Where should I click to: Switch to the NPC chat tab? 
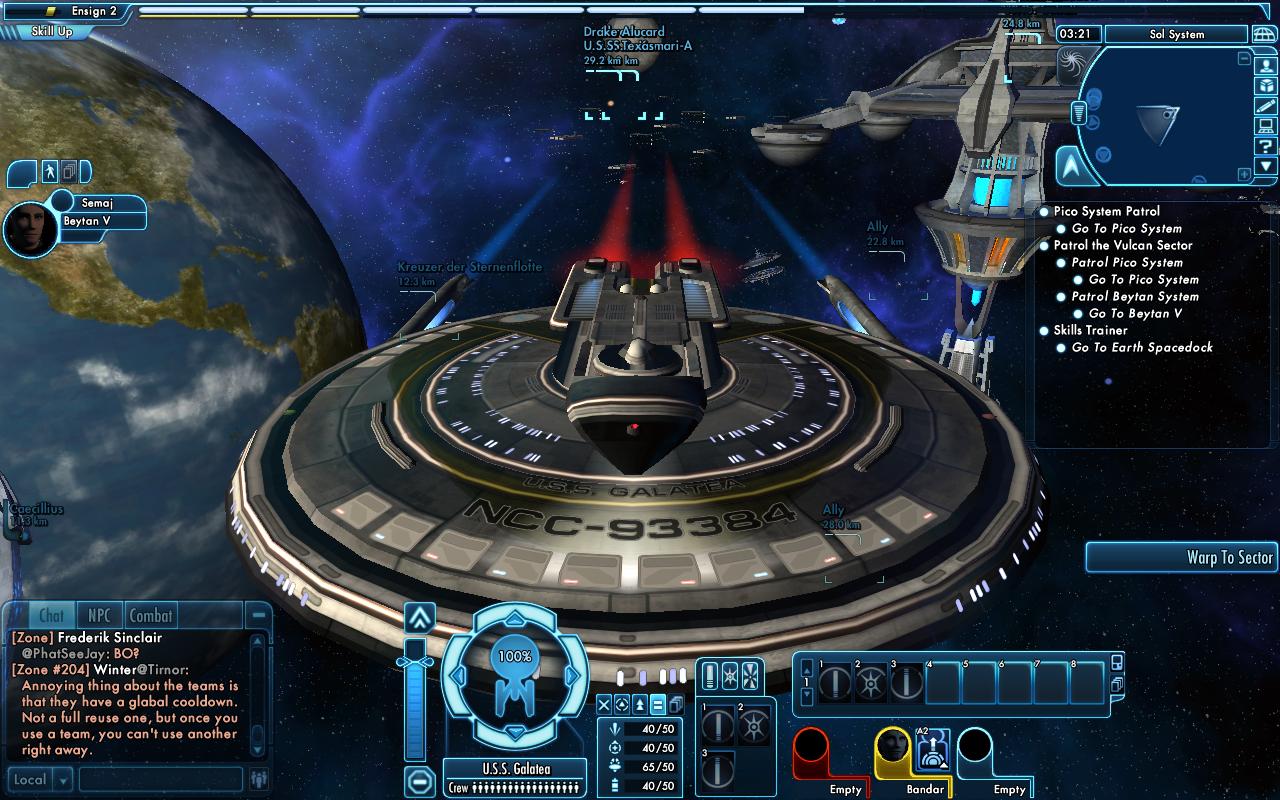coord(99,616)
